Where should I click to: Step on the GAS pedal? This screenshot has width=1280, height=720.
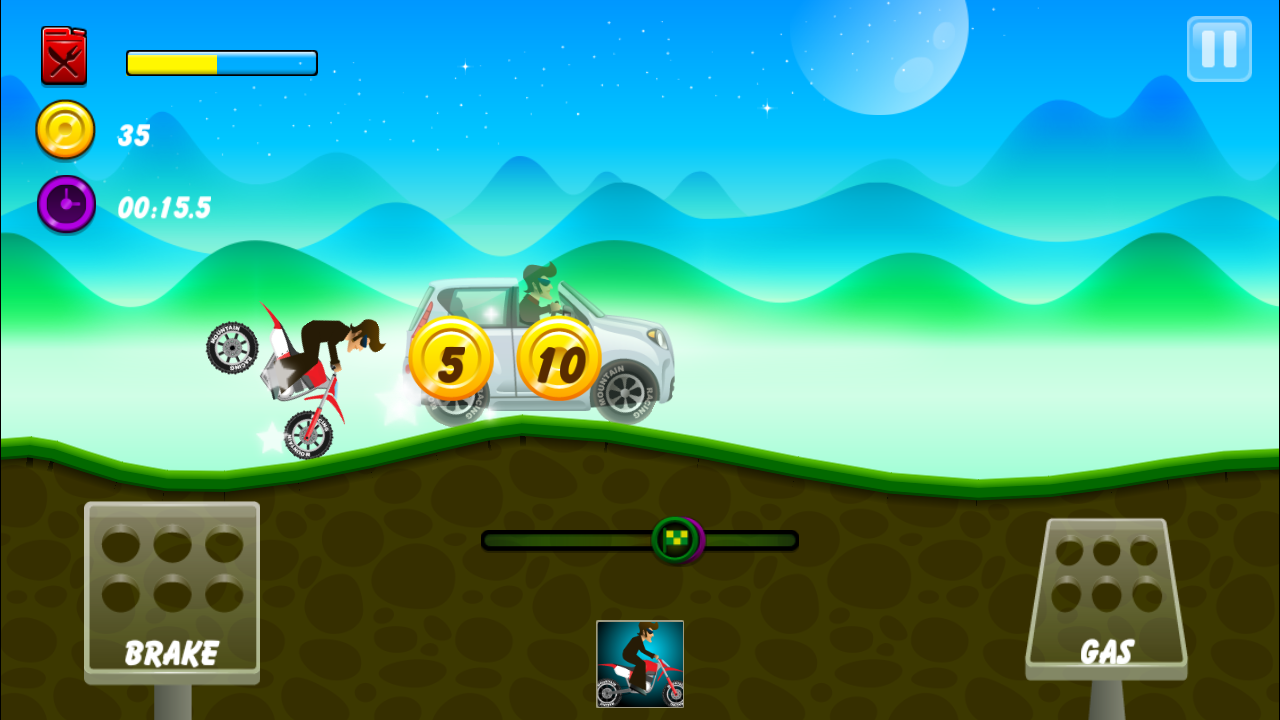[1106, 598]
